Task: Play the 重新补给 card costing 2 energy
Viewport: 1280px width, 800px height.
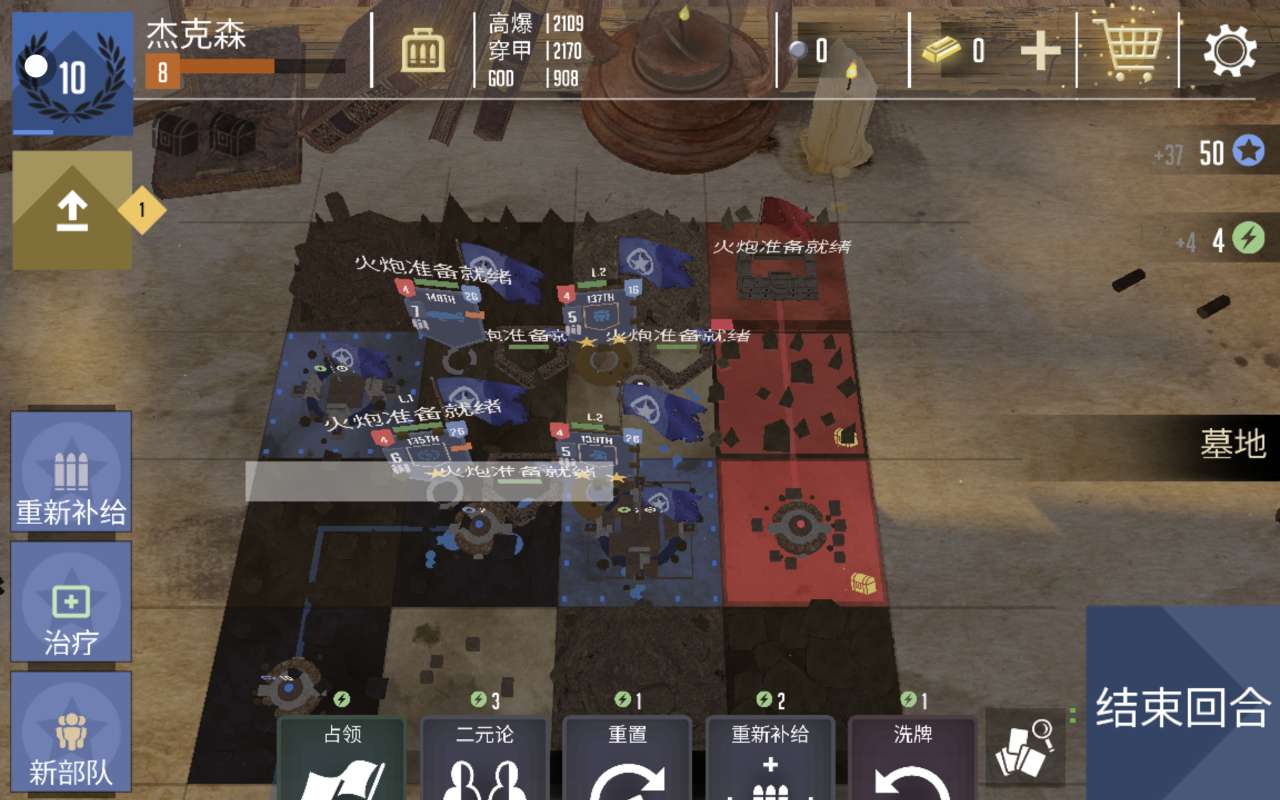Action: pos(770,760)
